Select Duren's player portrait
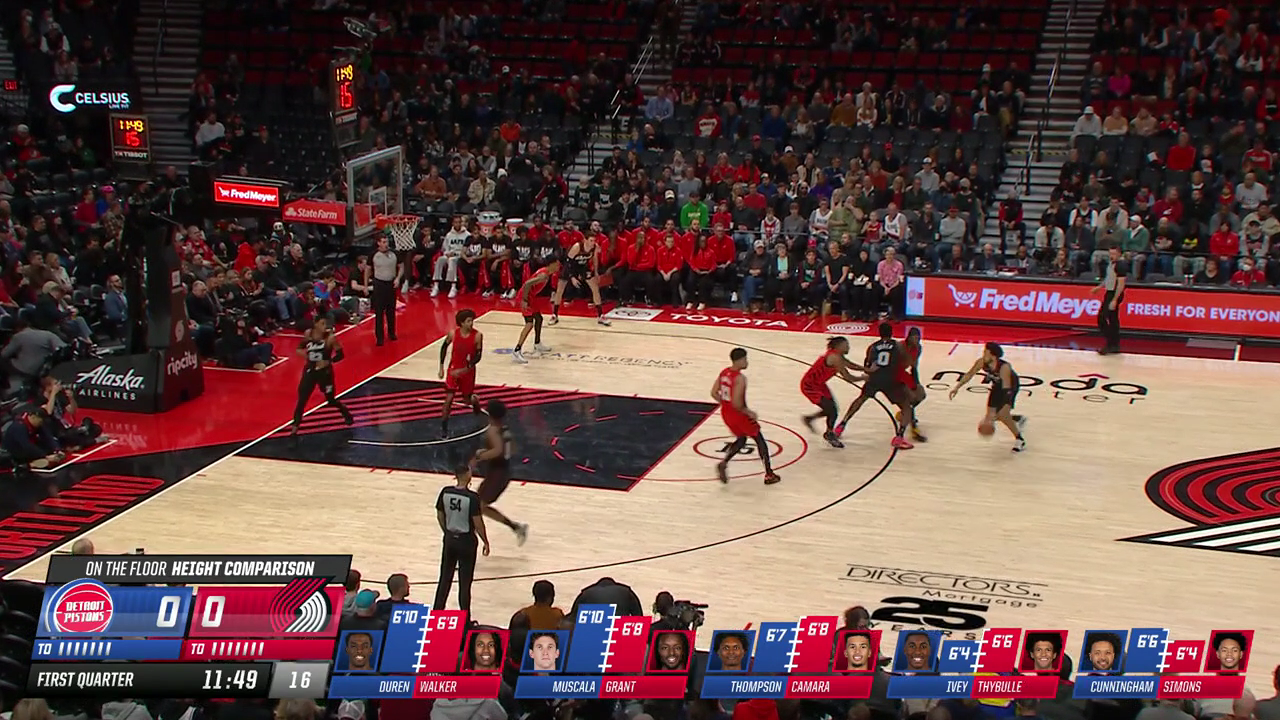 [358, 651]
